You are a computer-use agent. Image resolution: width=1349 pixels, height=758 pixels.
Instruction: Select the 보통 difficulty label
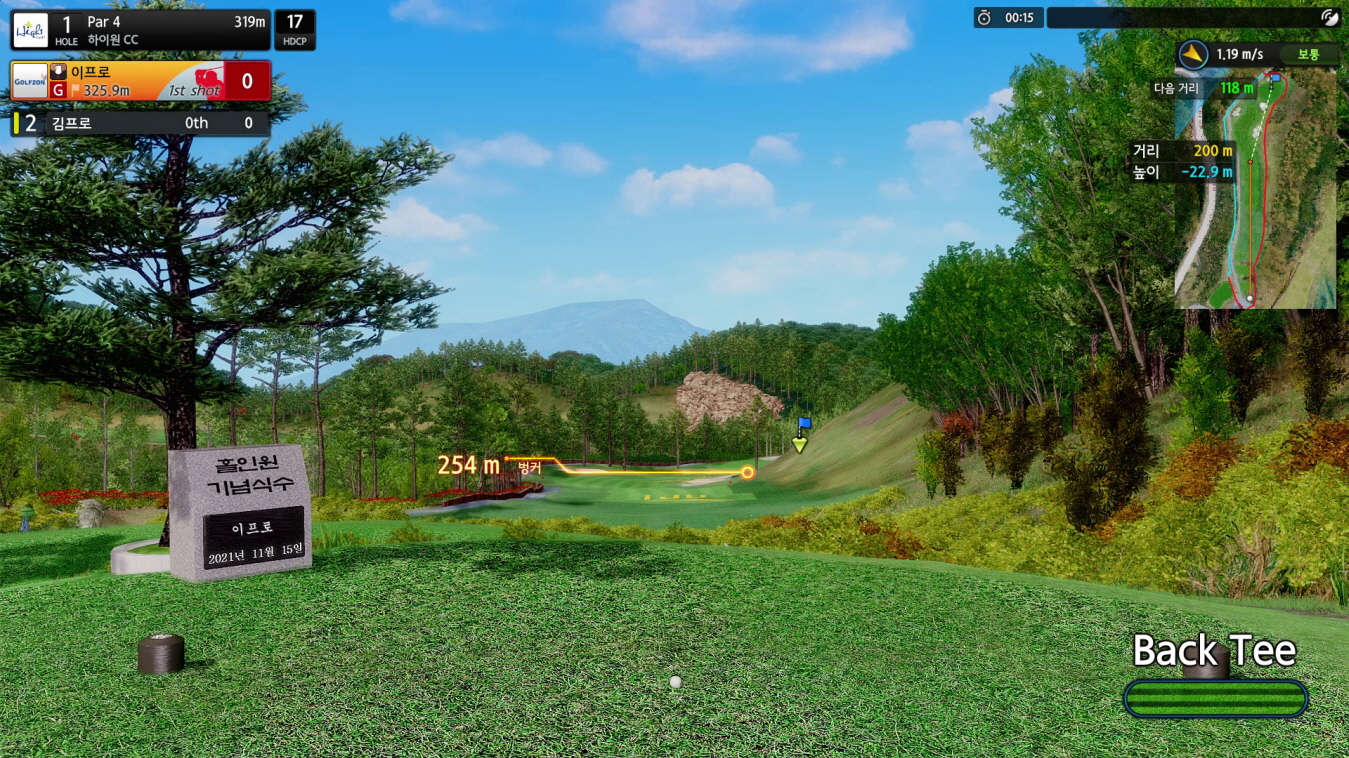[1308, 55]
